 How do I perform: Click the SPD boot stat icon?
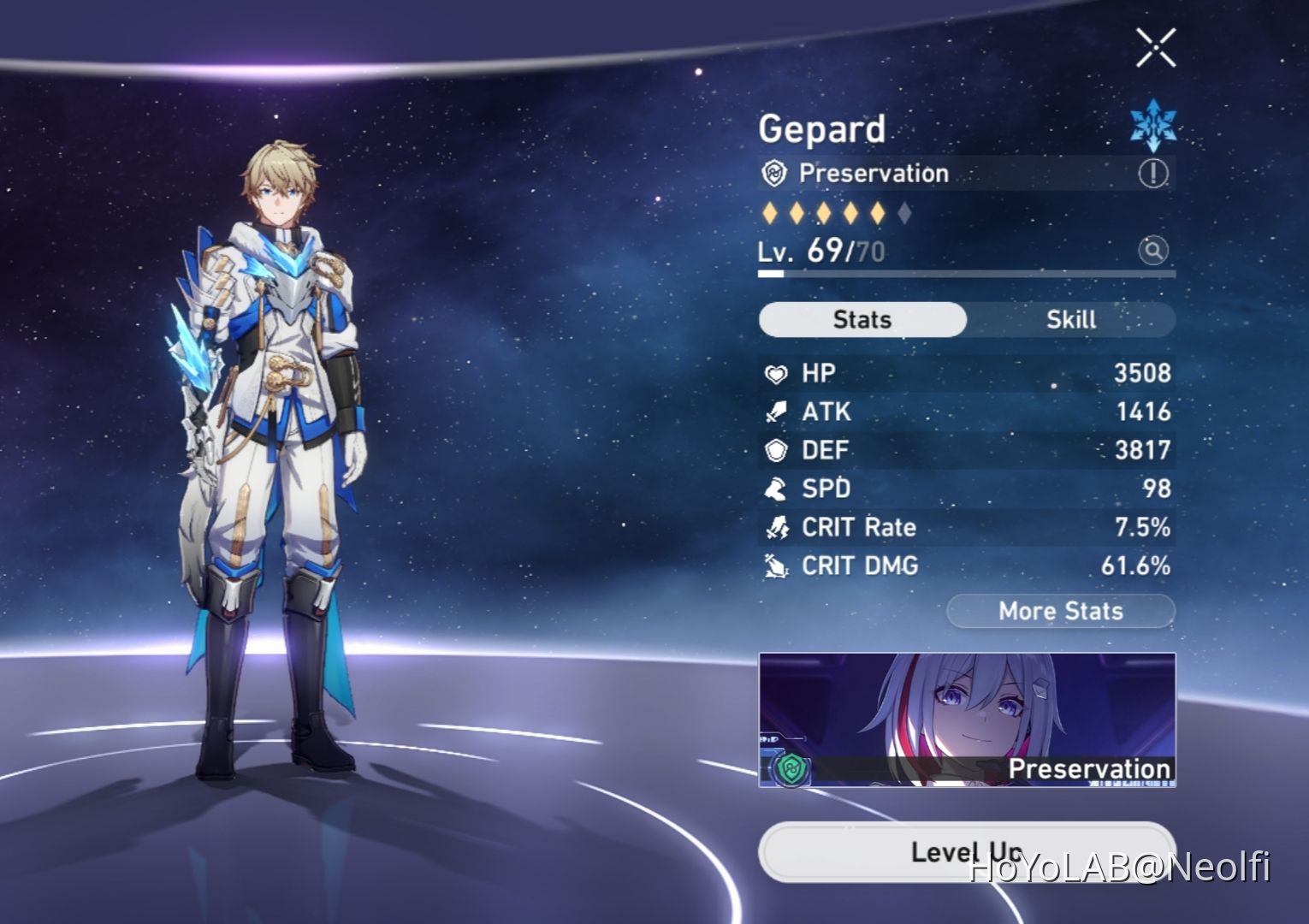pos(776,489)
